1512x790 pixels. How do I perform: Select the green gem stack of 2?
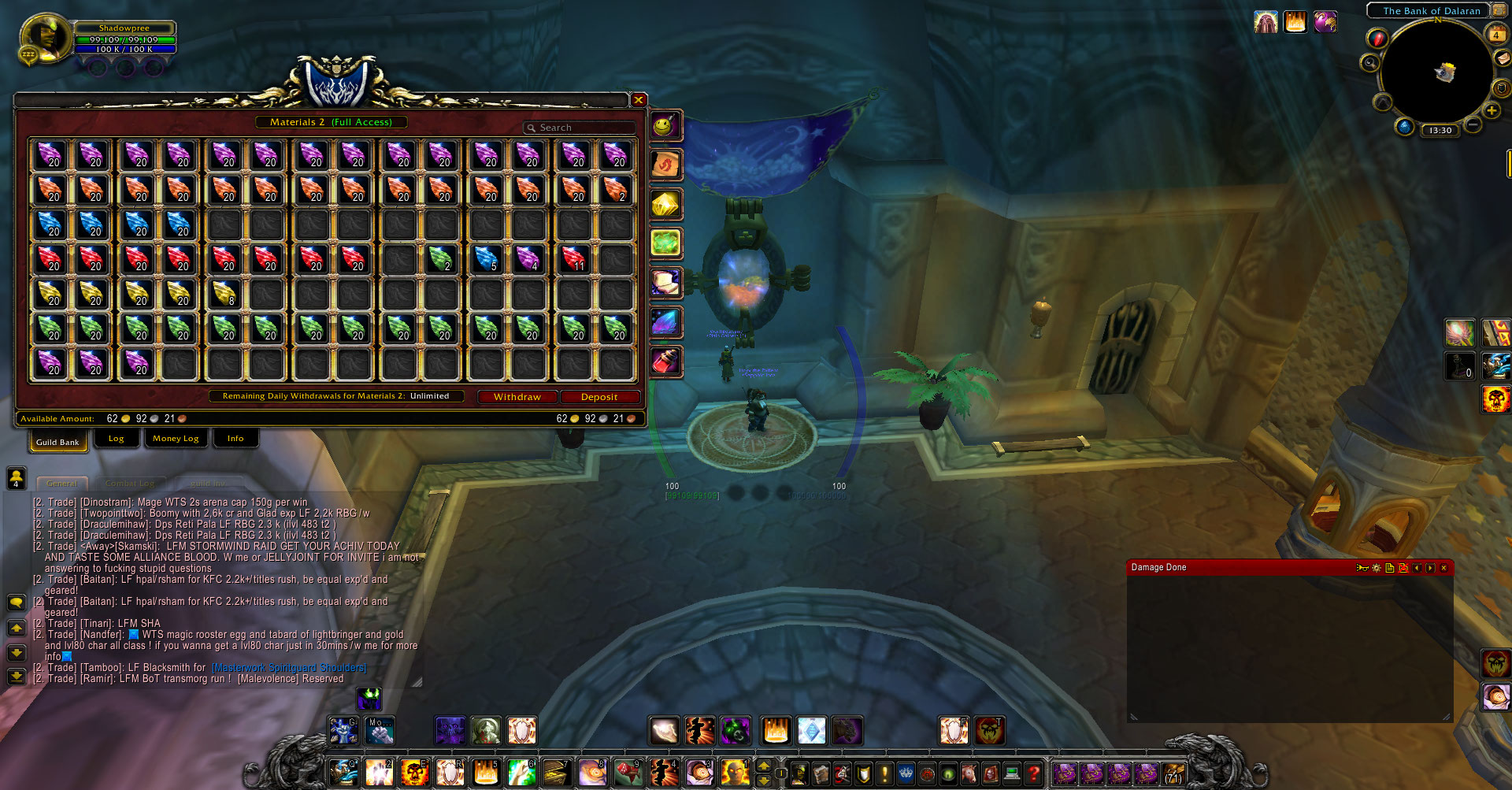[x=441, y=258]
